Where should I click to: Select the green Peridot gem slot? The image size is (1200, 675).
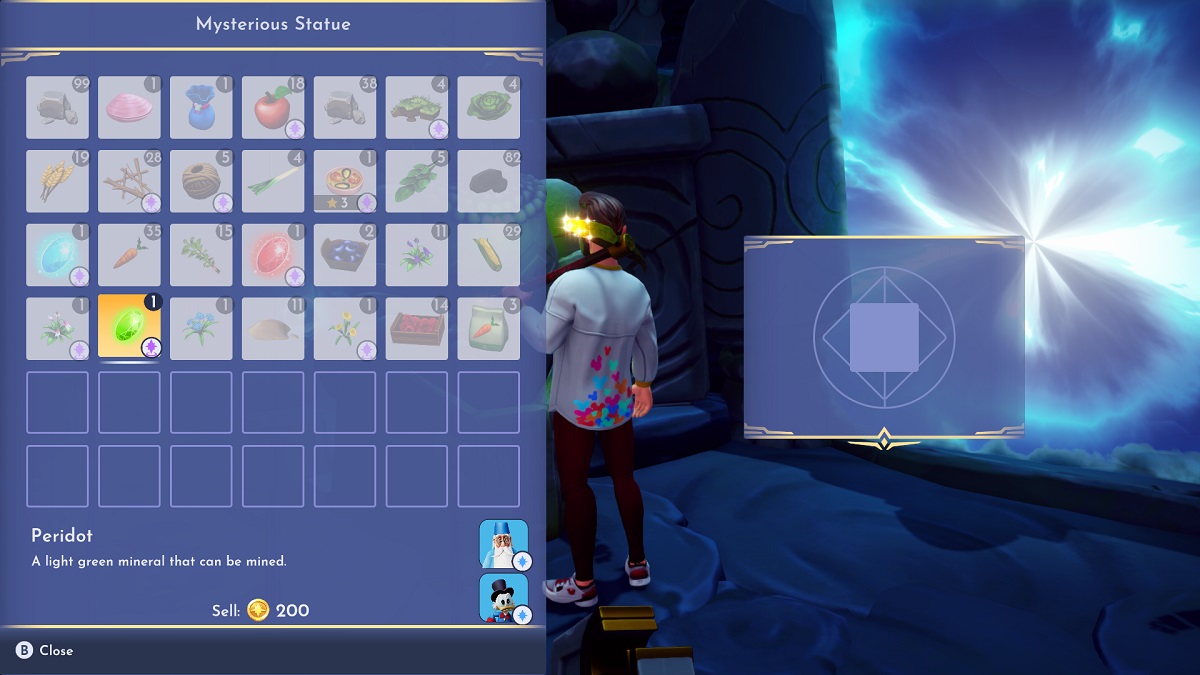point(129,328)
